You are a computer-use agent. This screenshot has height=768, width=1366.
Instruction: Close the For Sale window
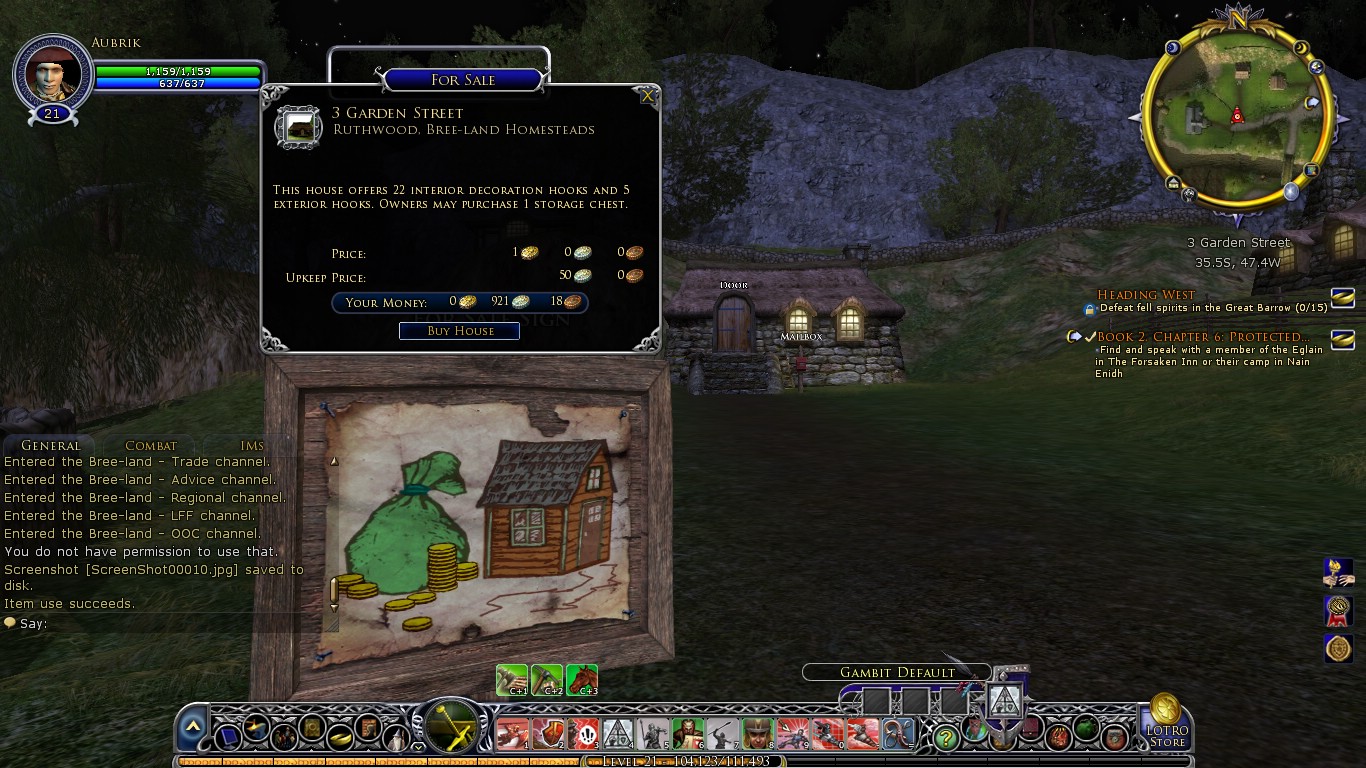coord(648,96)
